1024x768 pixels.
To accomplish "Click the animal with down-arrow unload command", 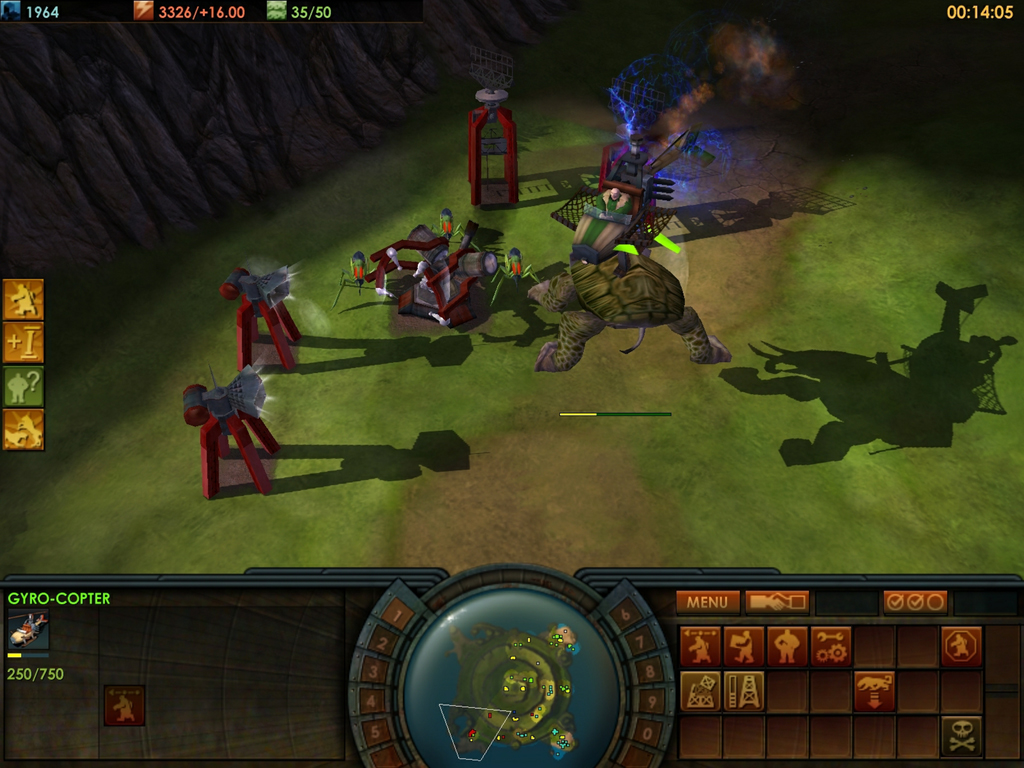I will click(x=874, y=691).
